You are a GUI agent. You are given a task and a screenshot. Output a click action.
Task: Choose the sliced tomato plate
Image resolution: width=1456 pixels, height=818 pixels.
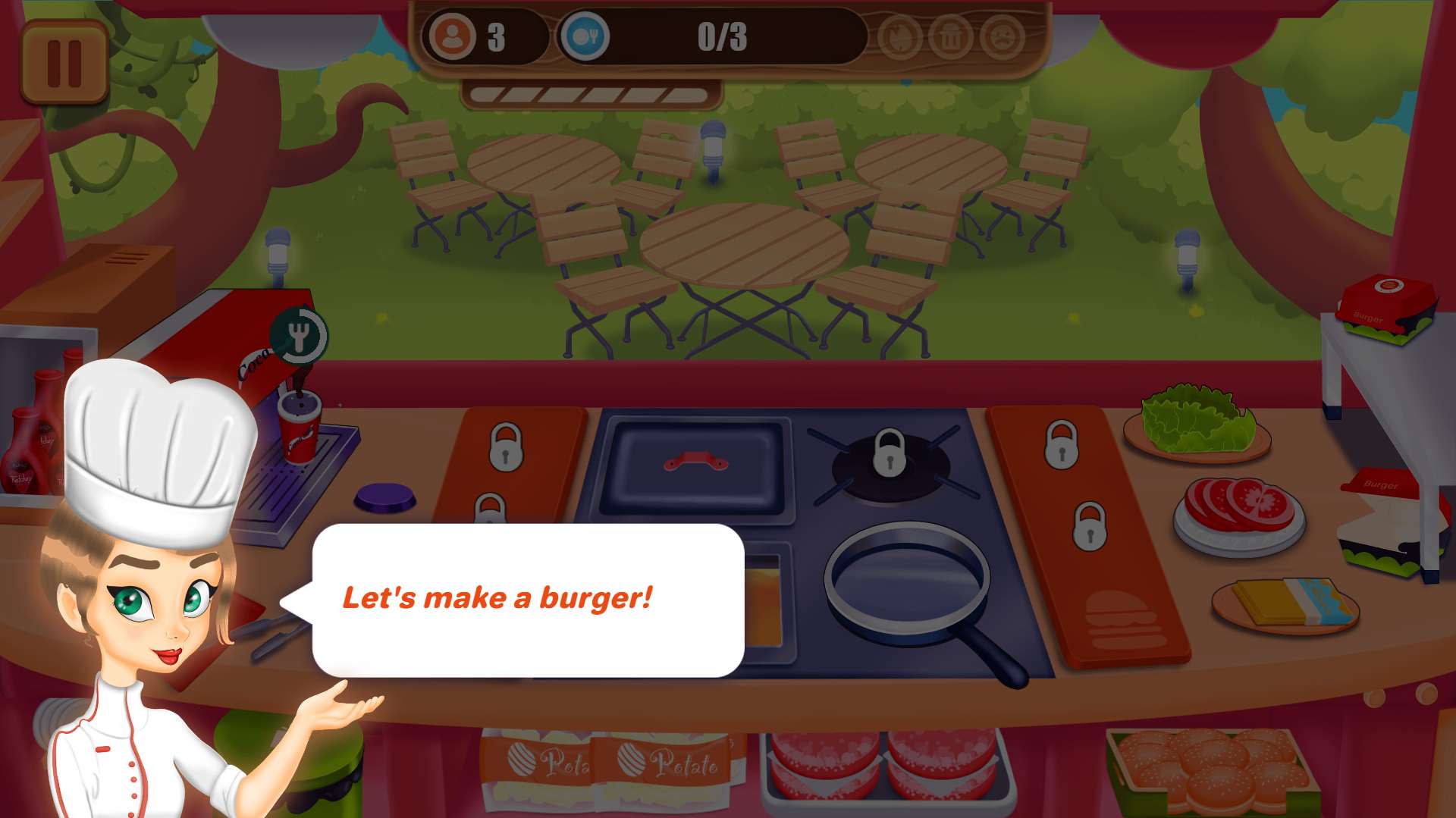coord(1239,509)
